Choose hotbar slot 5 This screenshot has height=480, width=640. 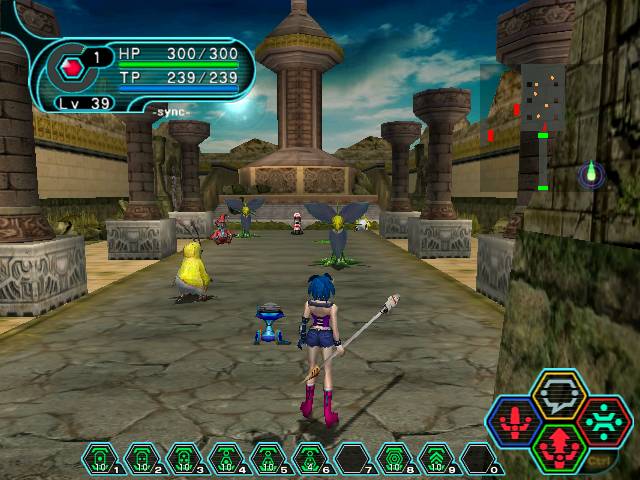pyautogui.click(x=268, y=459)
